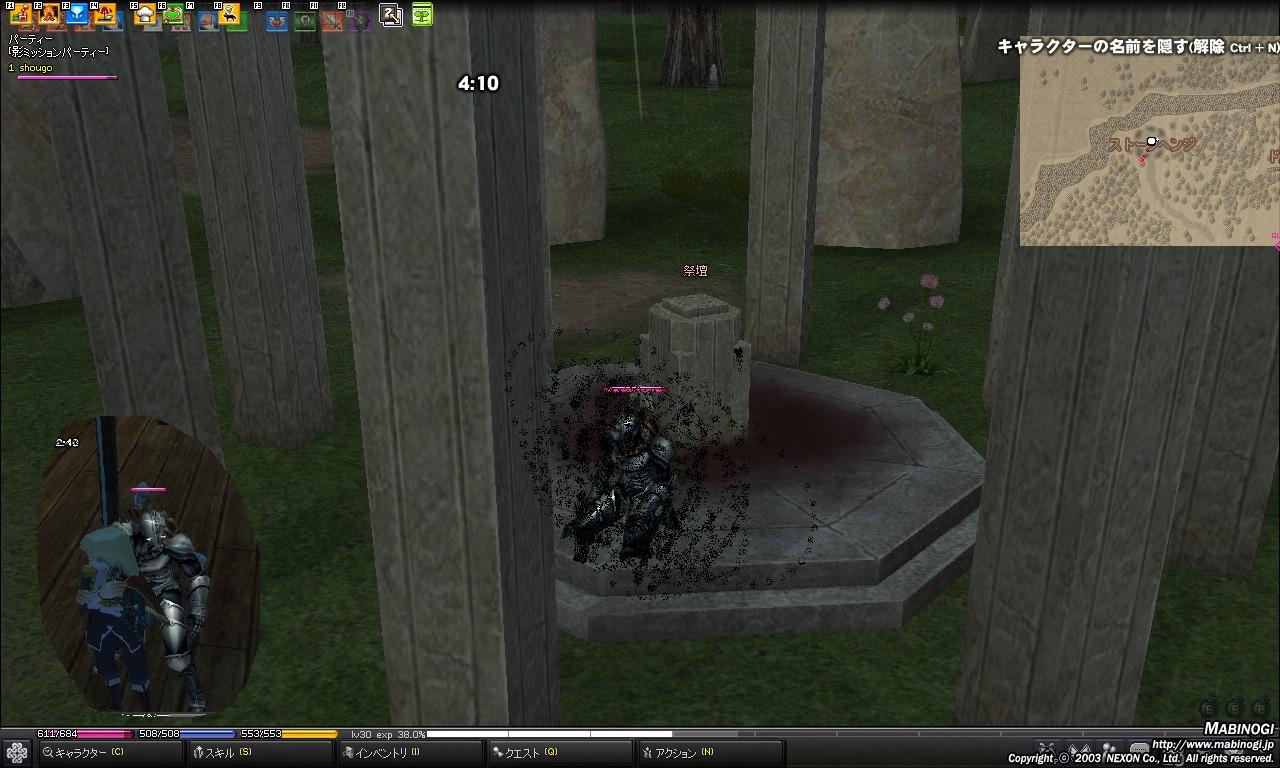Activate the F5 chef hat cooking skill
This screenshot has width=1280, height=768.
(145, 14)
